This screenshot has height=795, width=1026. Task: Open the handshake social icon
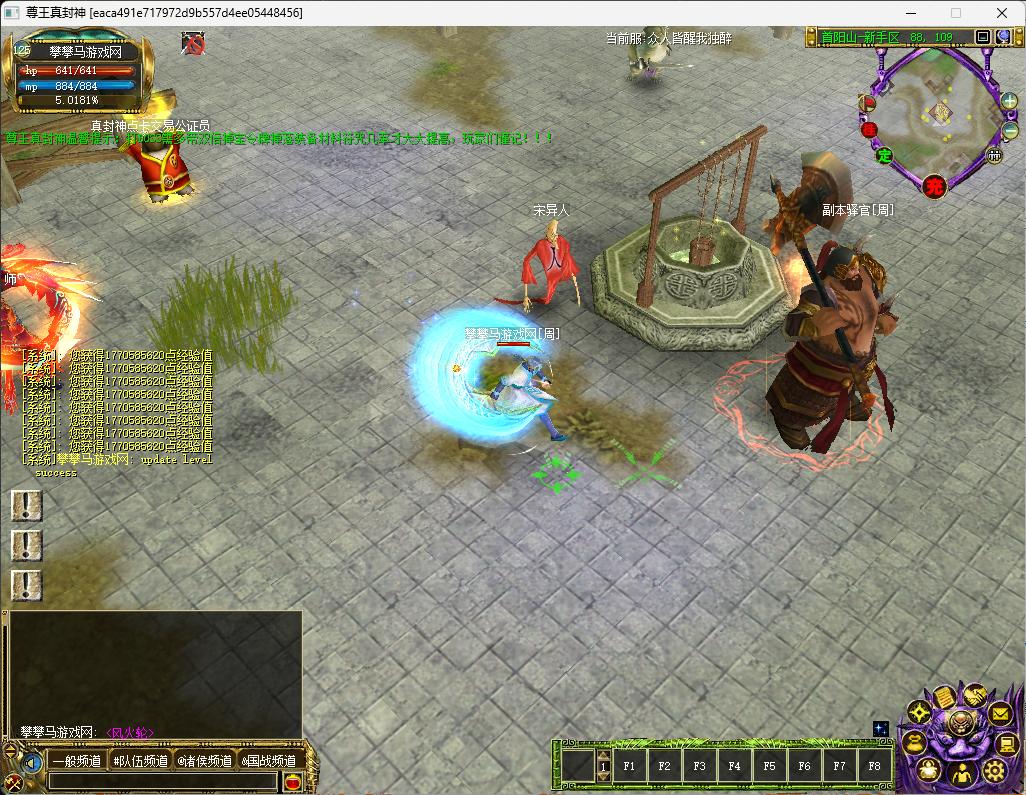coord(973,695)
